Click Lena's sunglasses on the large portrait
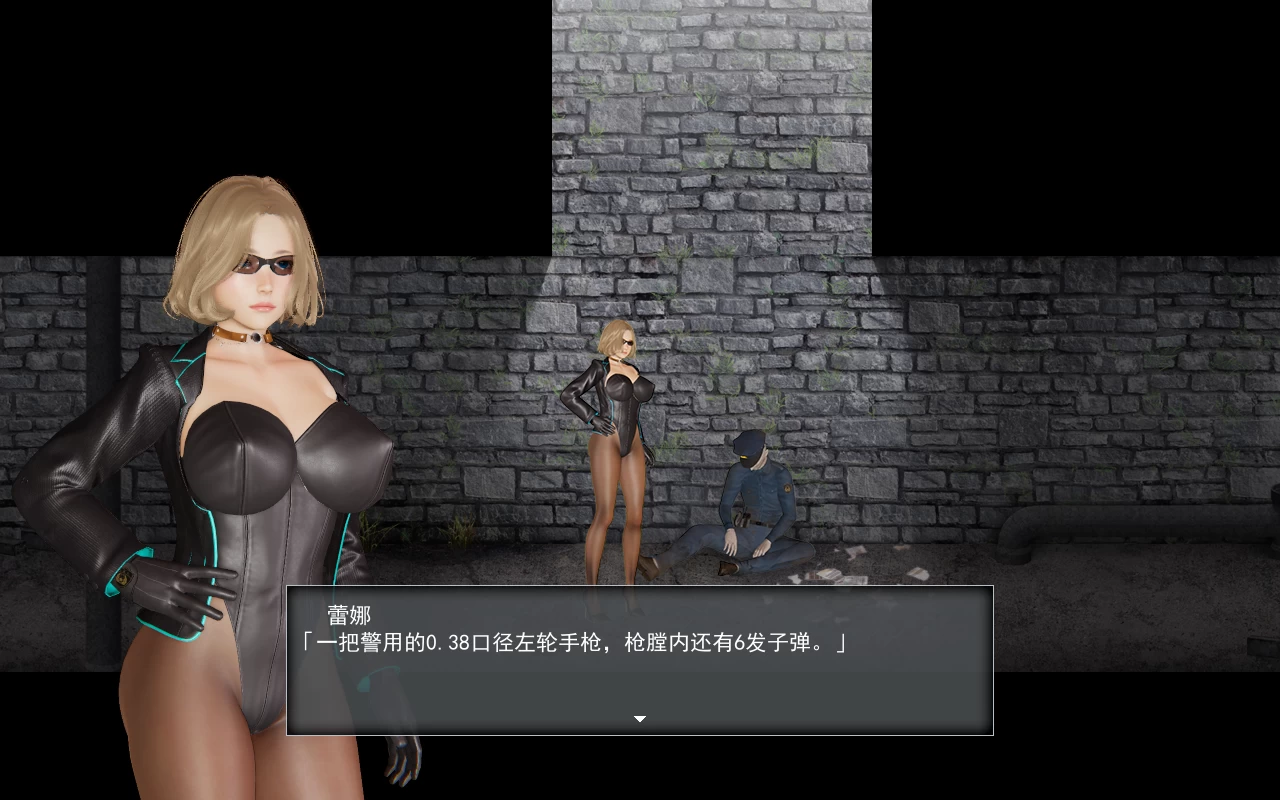This screenshot has width=1280, height=800. tap(263, 263)
